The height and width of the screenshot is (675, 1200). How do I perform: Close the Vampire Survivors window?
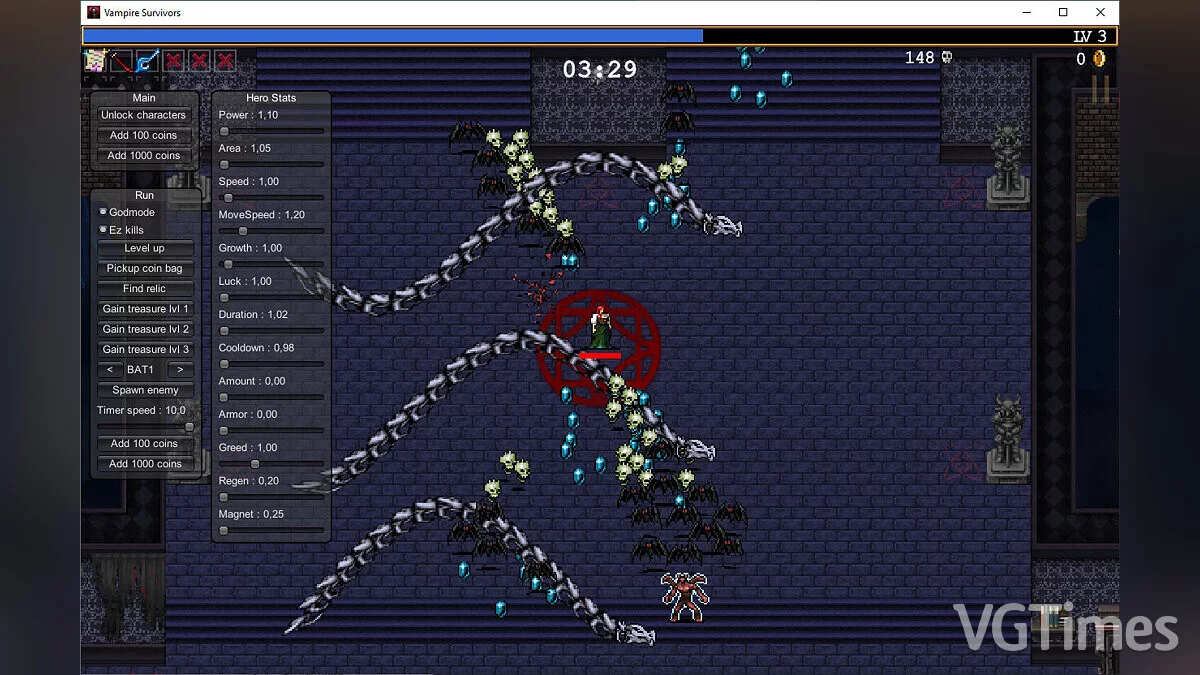[1100, 13]
